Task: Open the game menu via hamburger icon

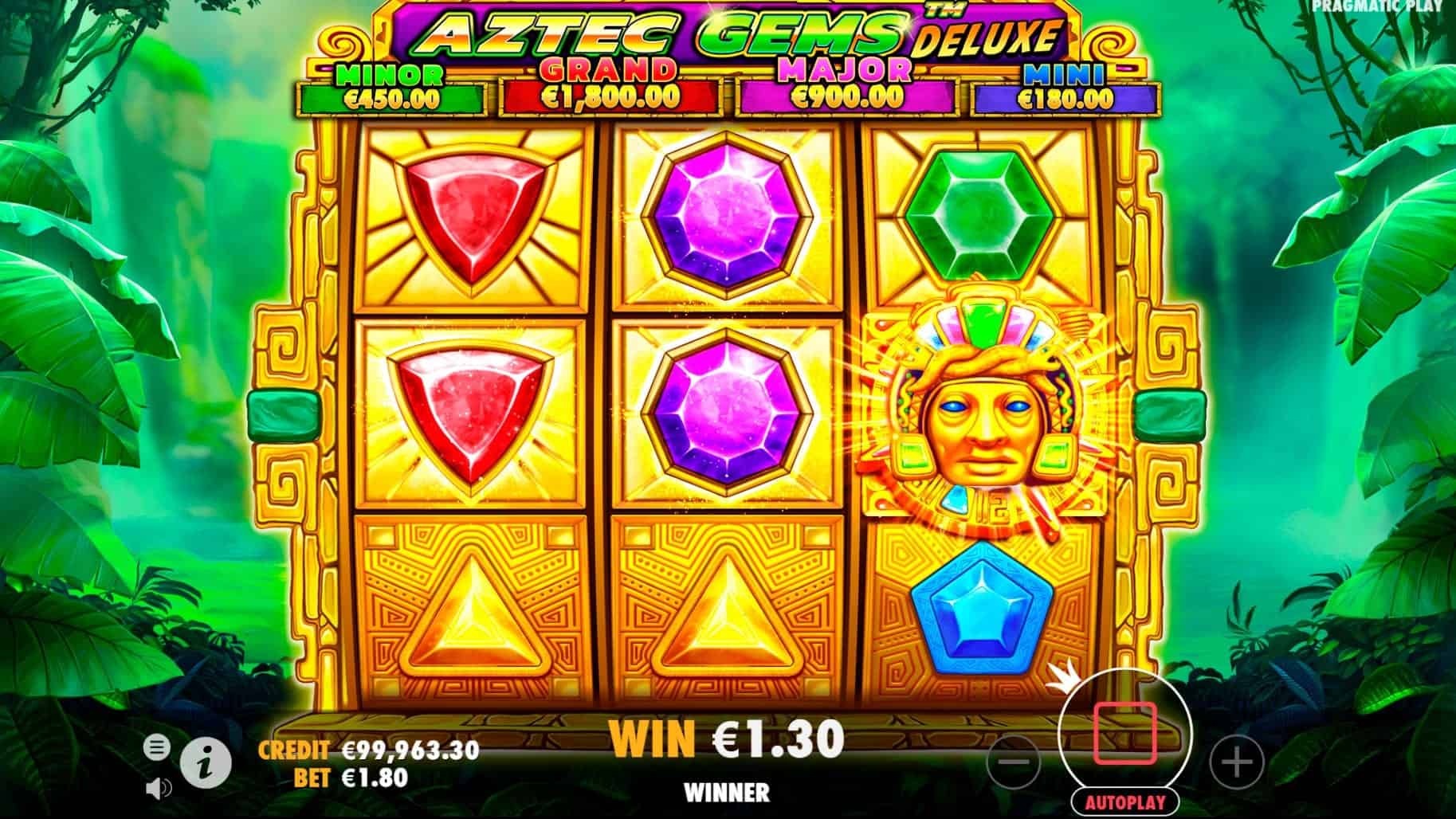Action: 159,747
